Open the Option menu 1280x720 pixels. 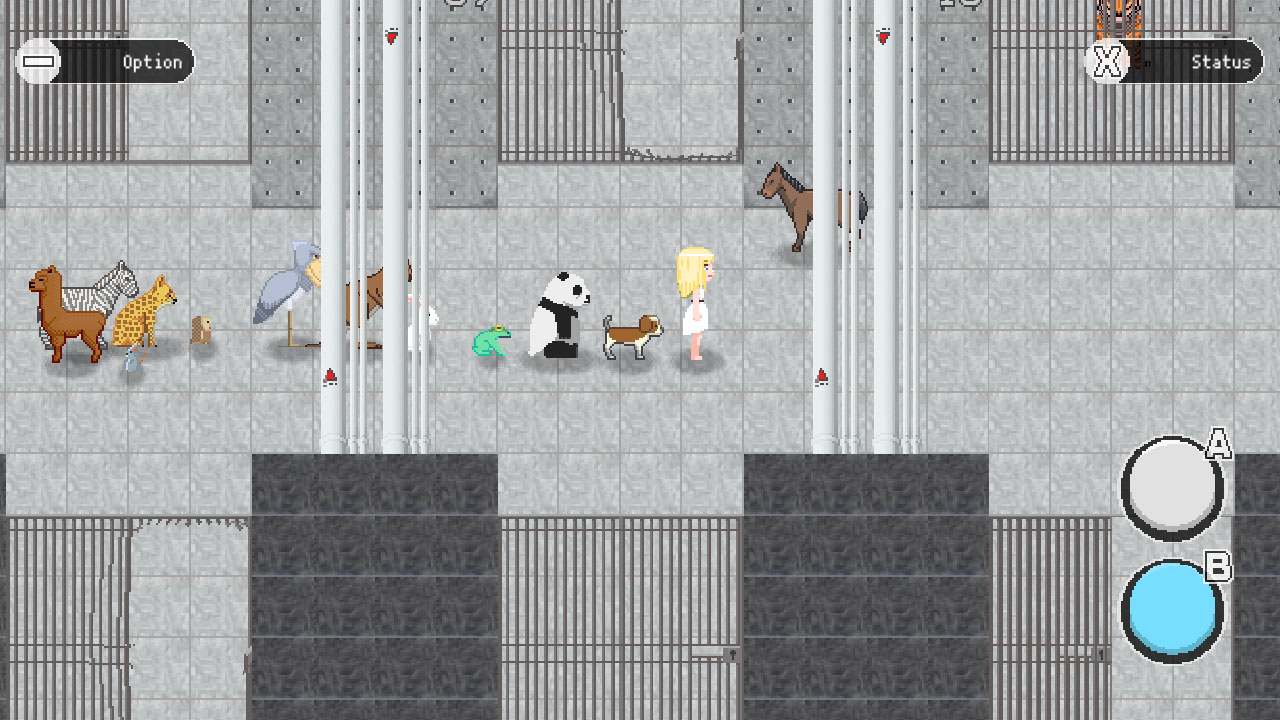[x=130, y=62]
